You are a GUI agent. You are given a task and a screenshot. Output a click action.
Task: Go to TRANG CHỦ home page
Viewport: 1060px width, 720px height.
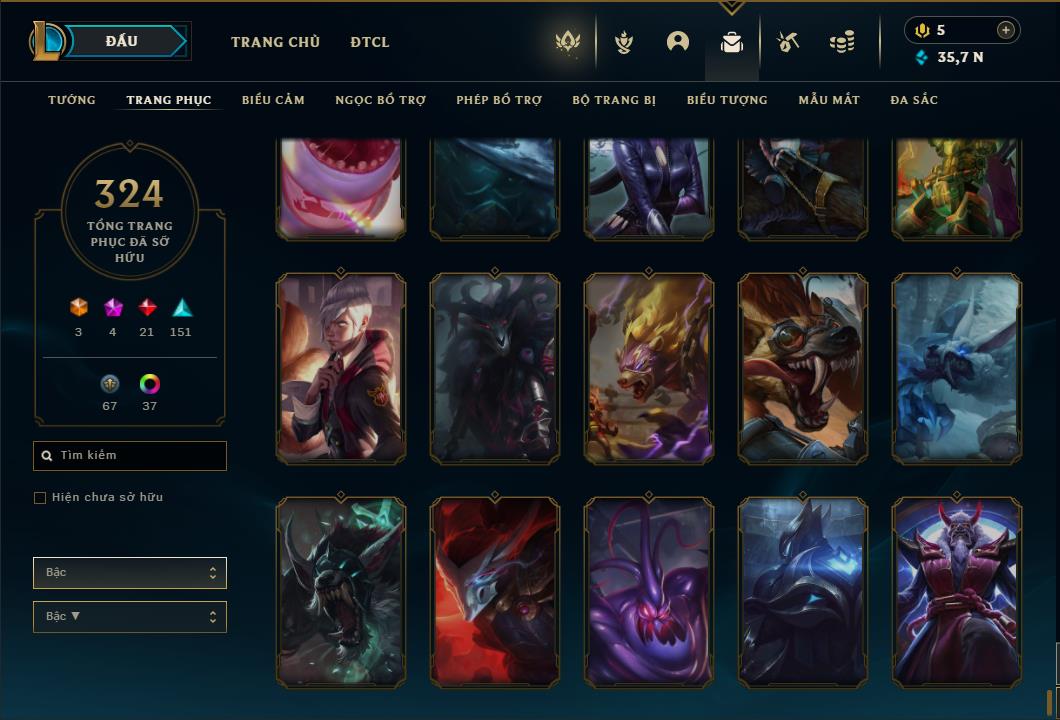tap(275, 42)
